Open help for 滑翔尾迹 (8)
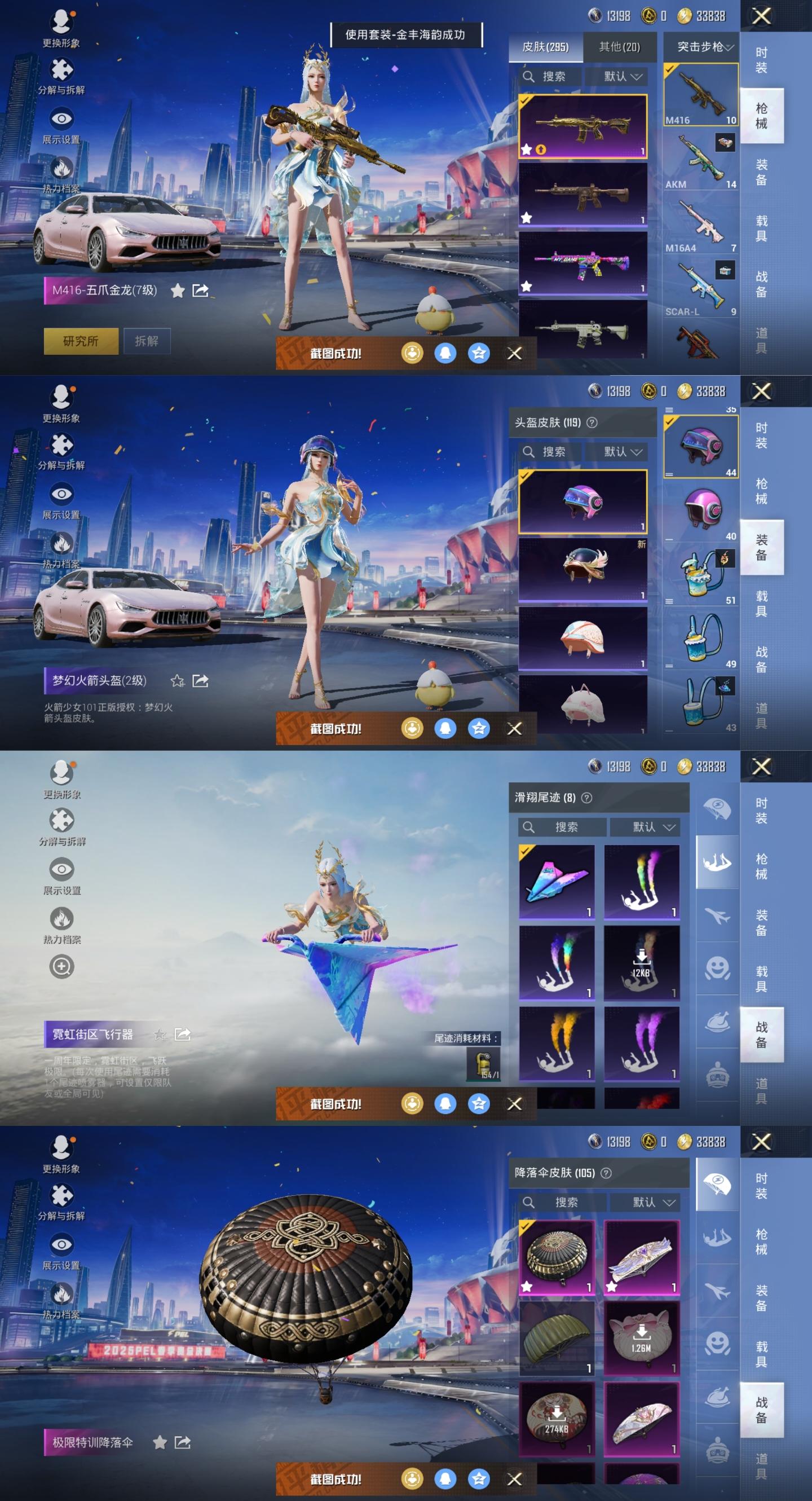Screen dimensions: 812x1501 coord(587,798)
